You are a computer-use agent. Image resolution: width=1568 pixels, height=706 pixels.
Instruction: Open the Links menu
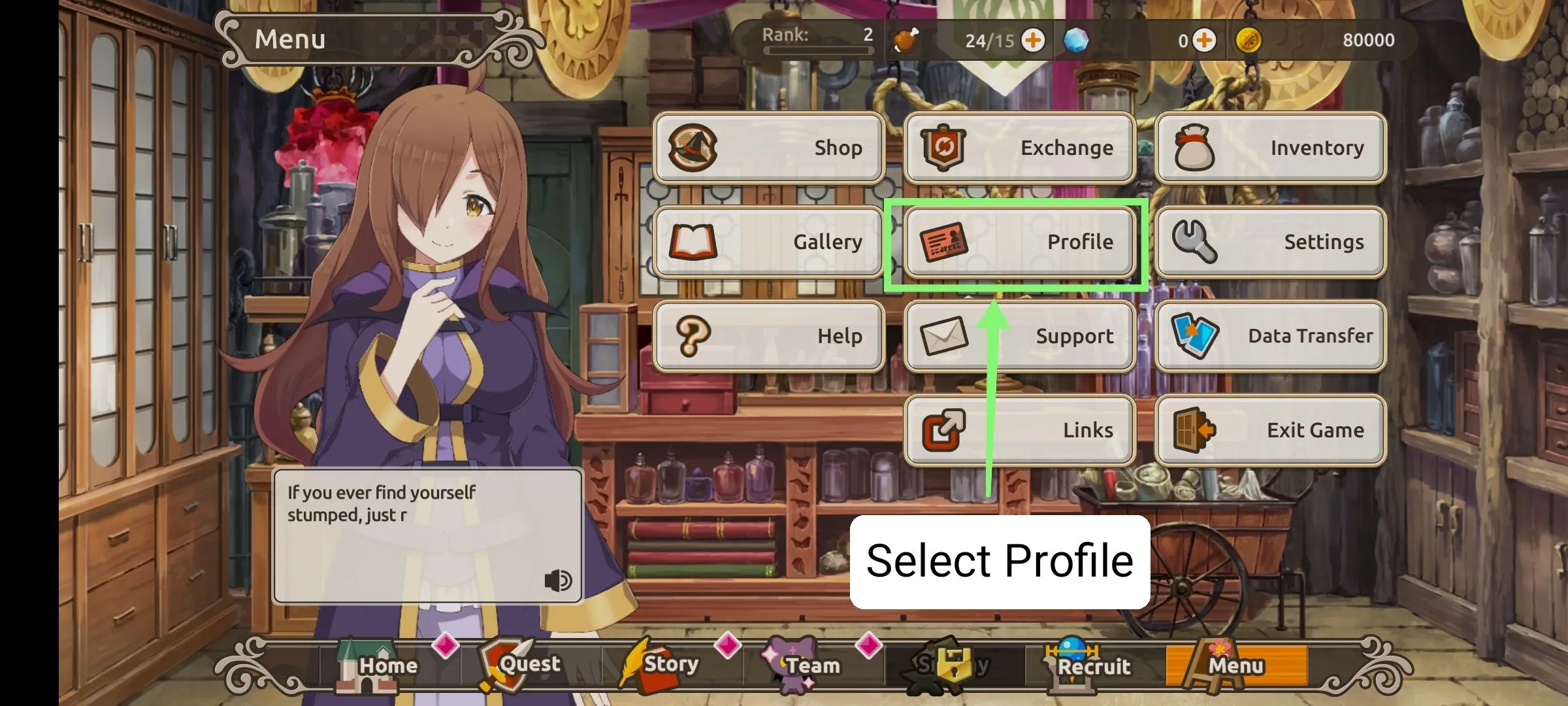point(1019,430)
